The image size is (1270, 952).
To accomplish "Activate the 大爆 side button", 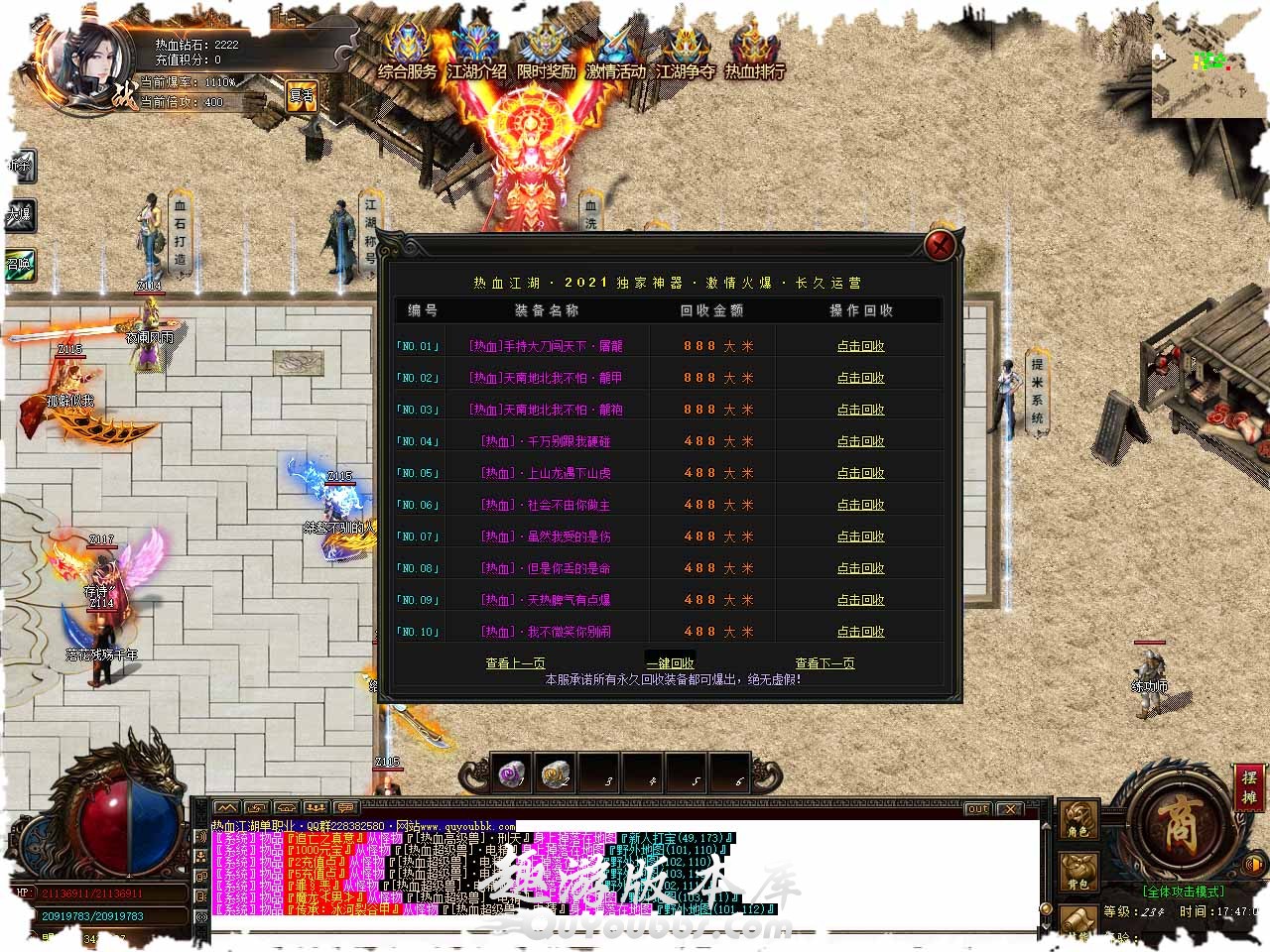I will (x=19, y=213).
